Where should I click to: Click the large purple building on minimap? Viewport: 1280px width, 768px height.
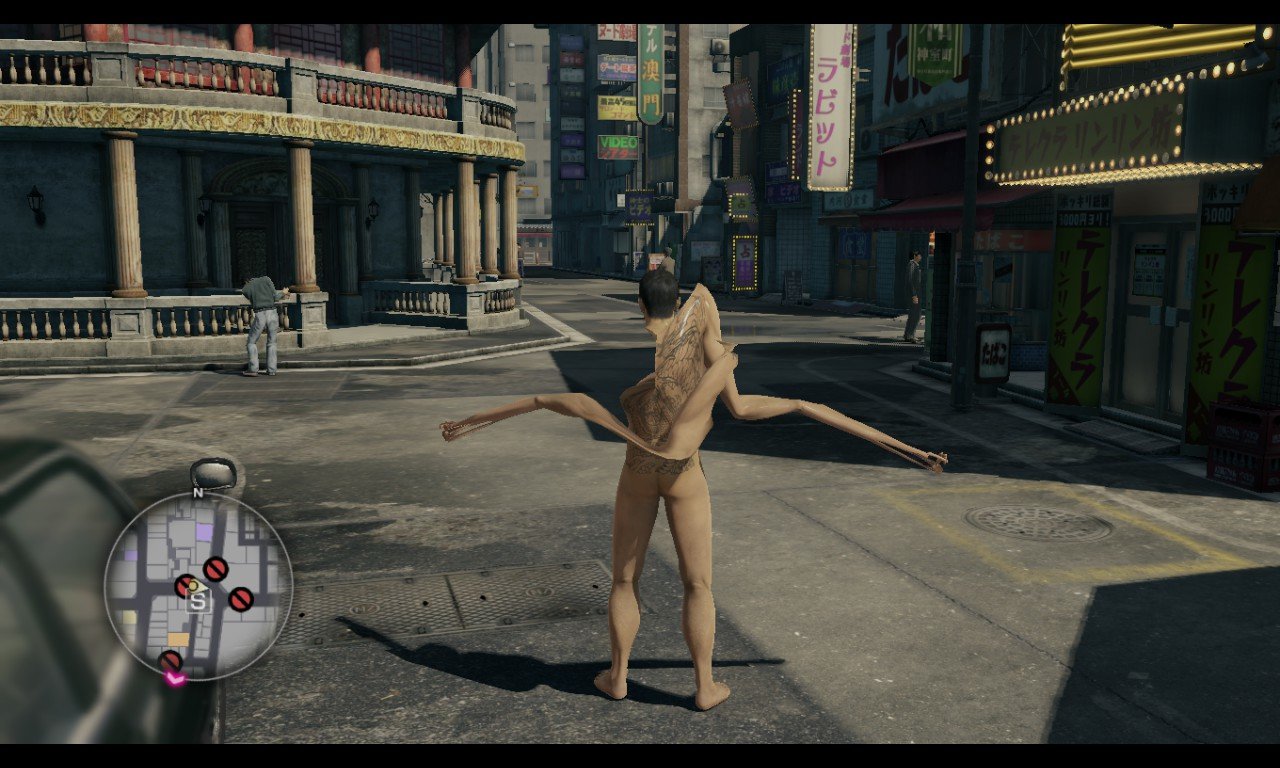coord(204,532)
